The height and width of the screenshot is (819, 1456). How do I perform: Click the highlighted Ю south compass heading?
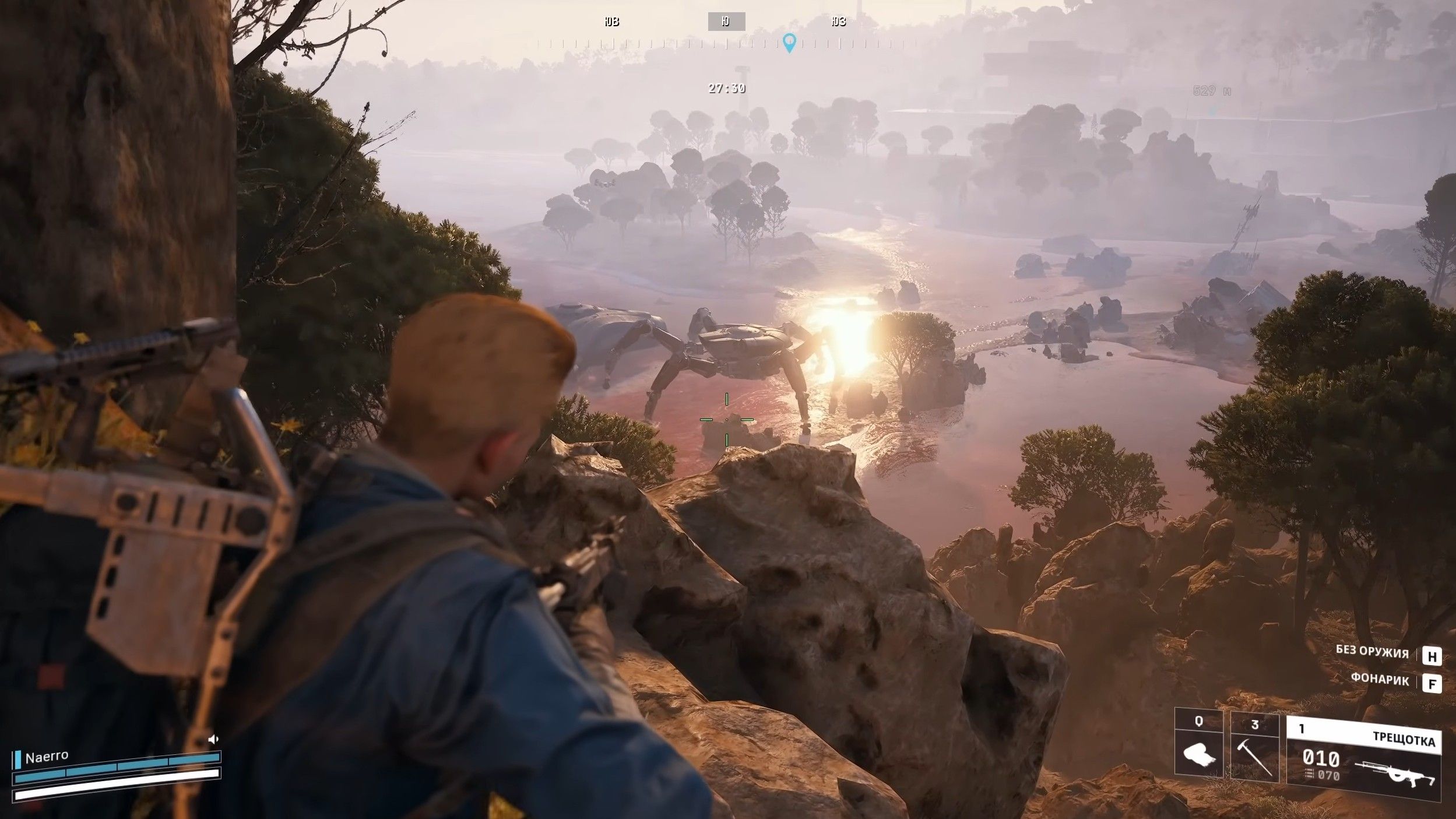(726, 22)
